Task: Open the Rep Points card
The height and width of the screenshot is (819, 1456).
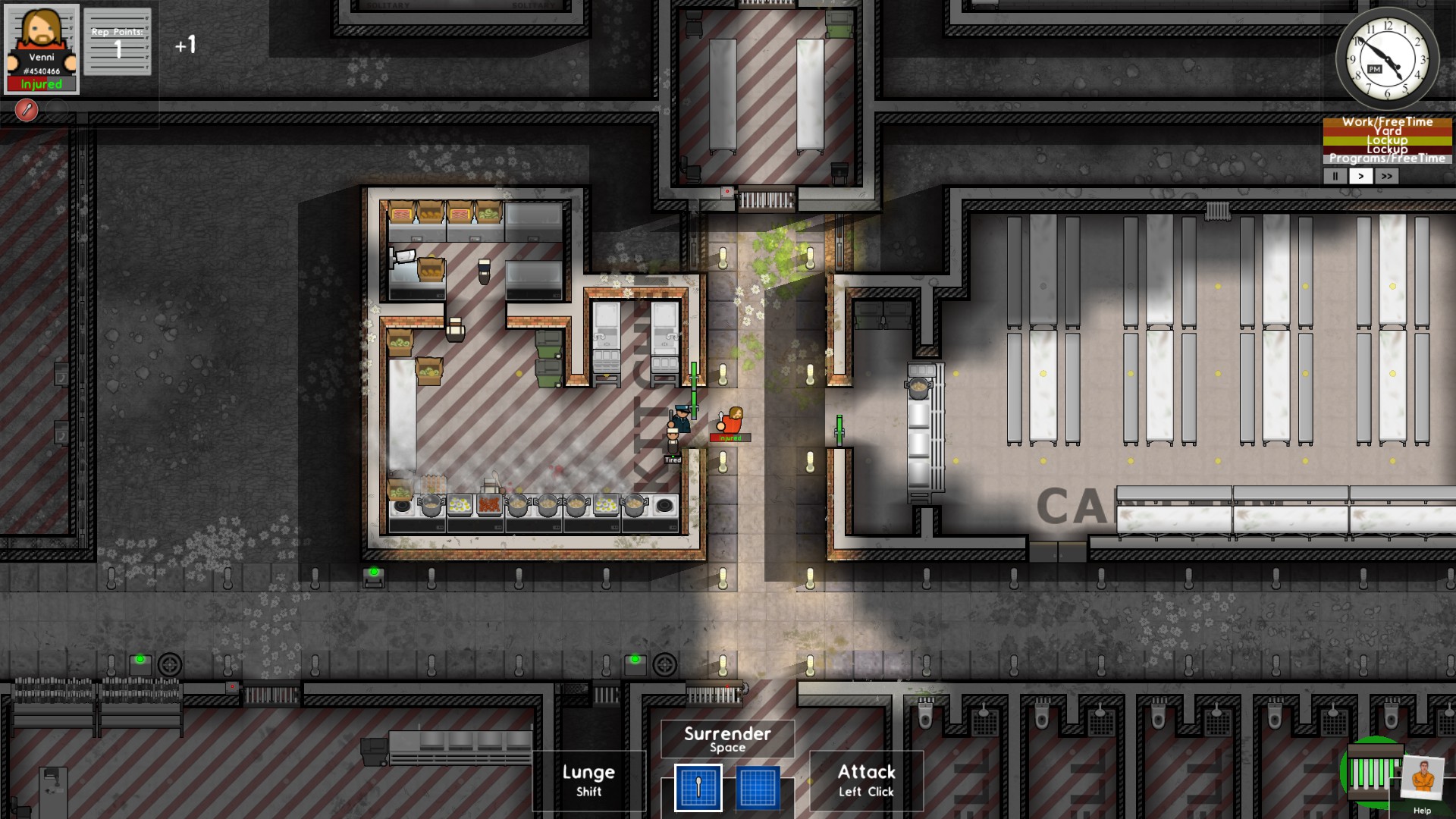Action: [x=118, y=42]
